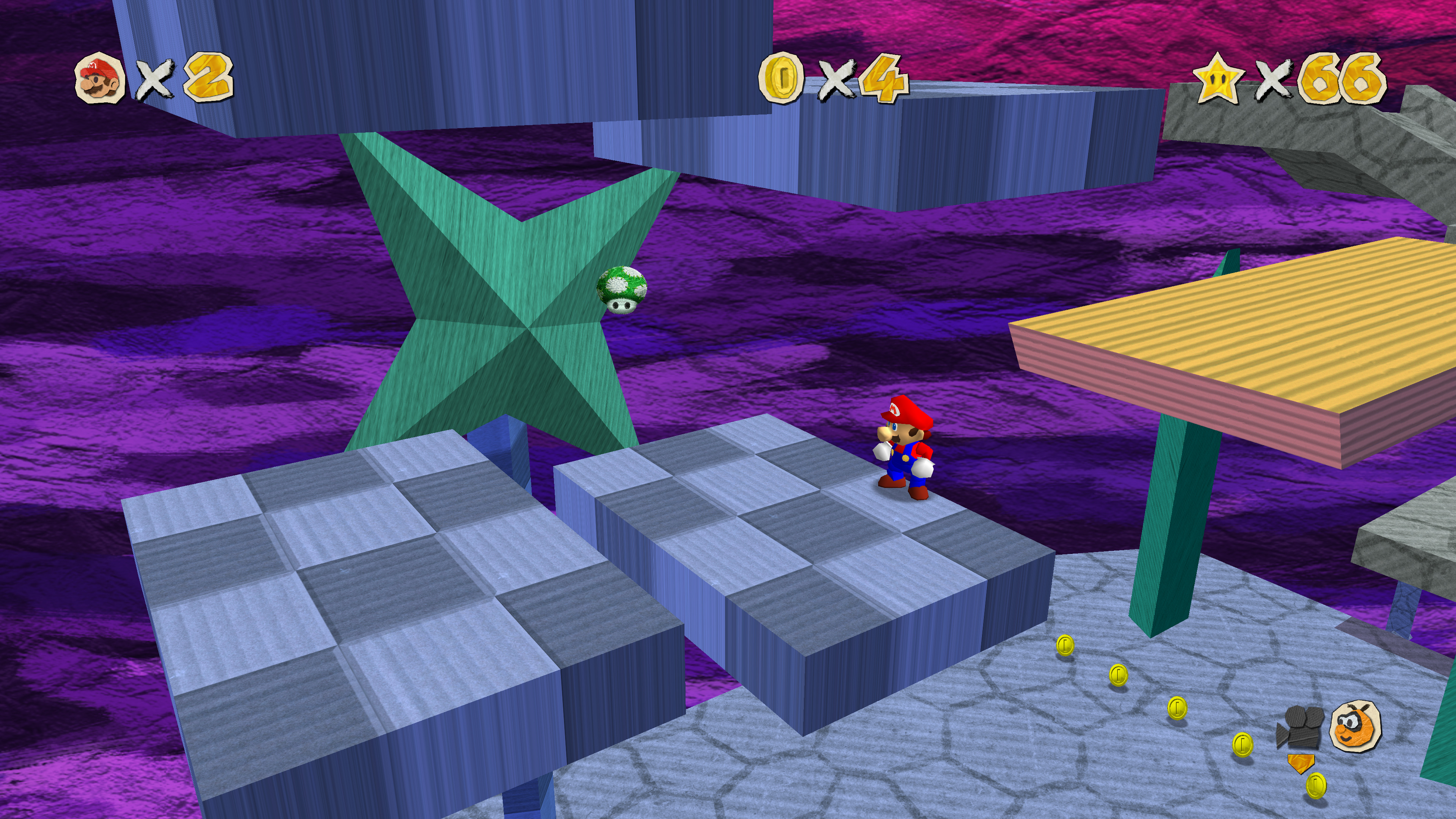The width and height of the screenshot is (1456, 819).
Task: Click the orange camera down-arrow indicator
Action: 1301,763
